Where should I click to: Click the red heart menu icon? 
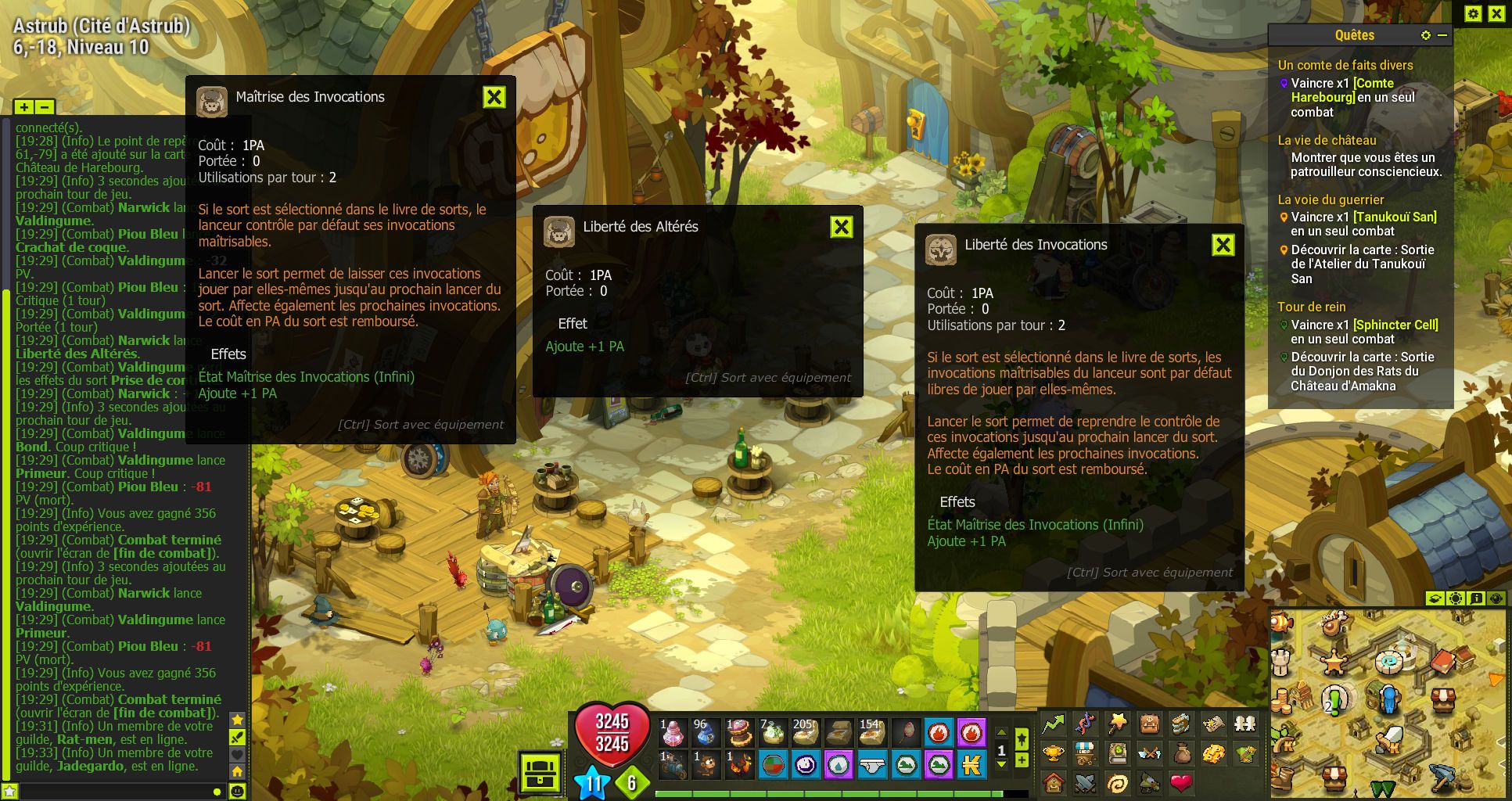point(1181,781)
